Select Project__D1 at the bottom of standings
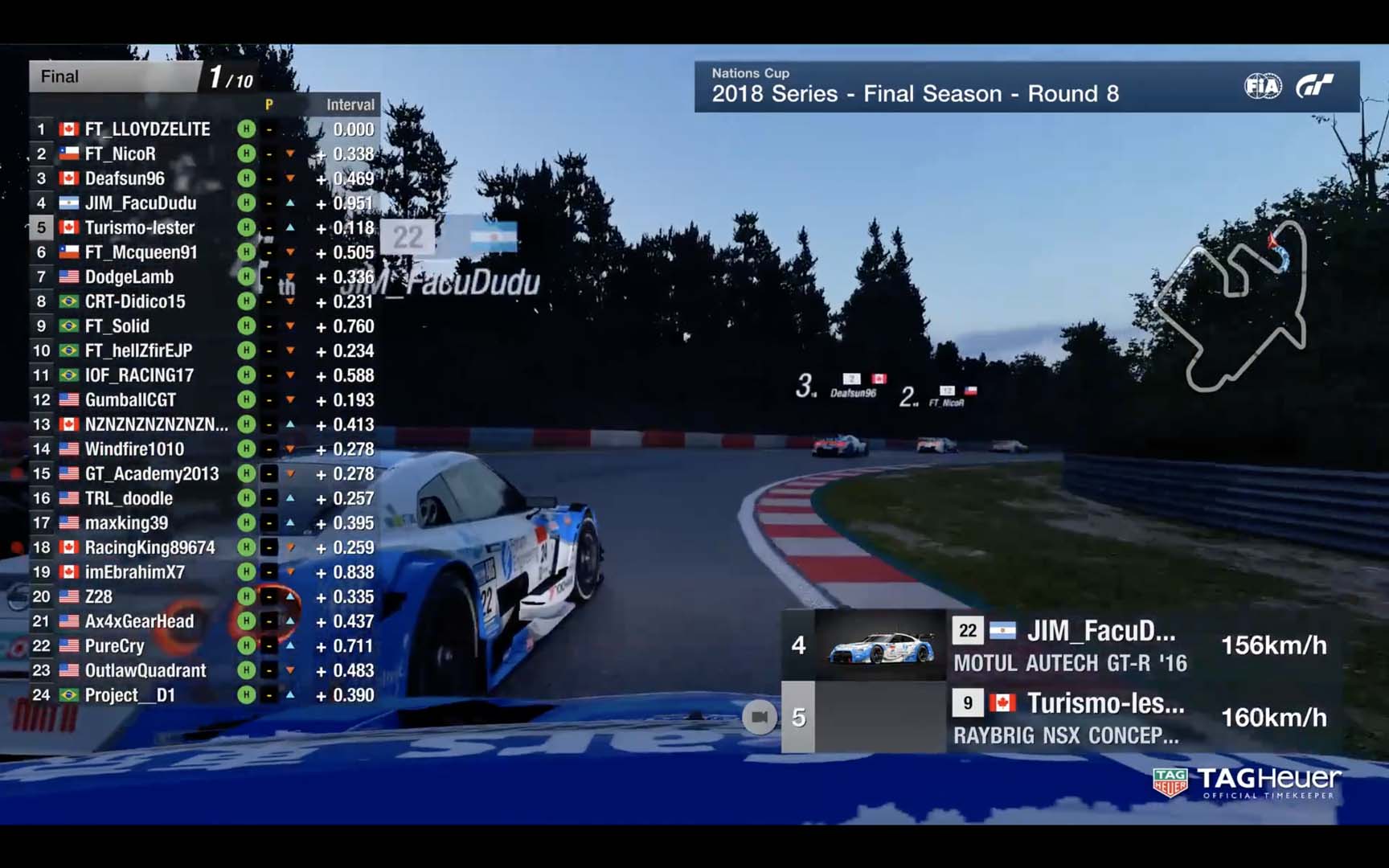Screen dimensions: 1389x868 click(130, 695)
